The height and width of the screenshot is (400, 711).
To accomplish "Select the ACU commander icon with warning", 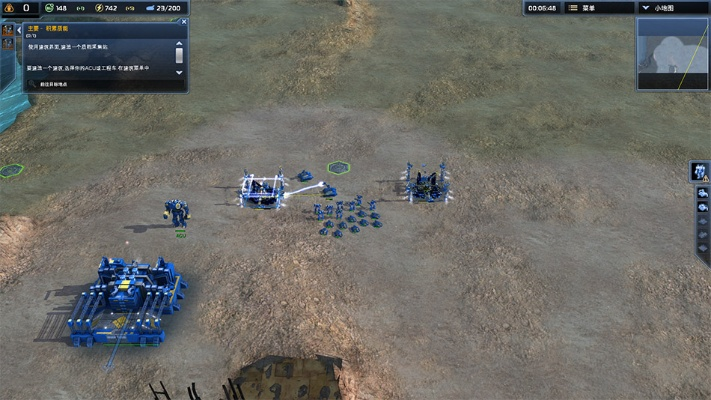I will pos(700,171).
